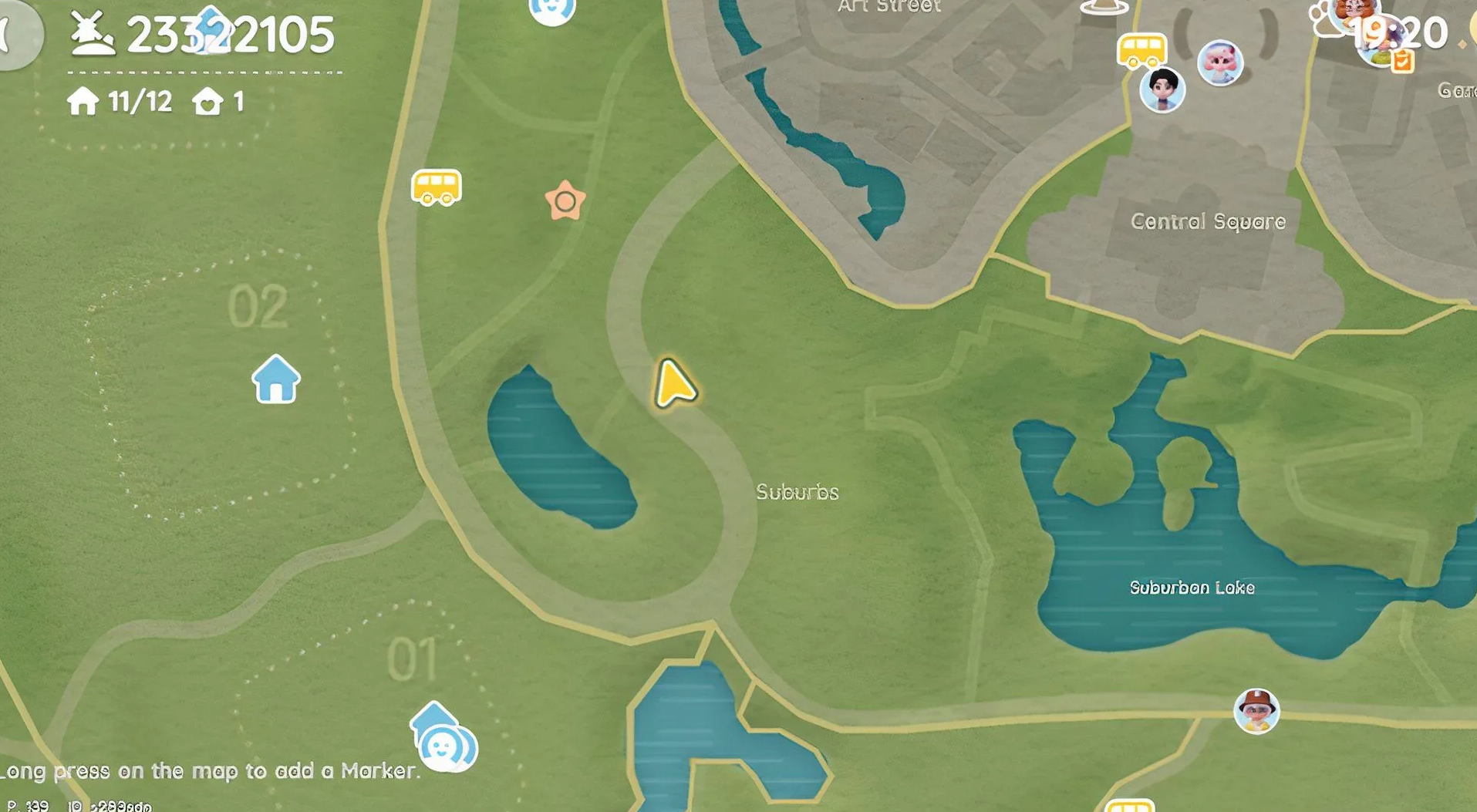The height and width of the screenshot is (812, 1477).
Task: Click the yellow player location arrow
Action: [x=674, y=384]
